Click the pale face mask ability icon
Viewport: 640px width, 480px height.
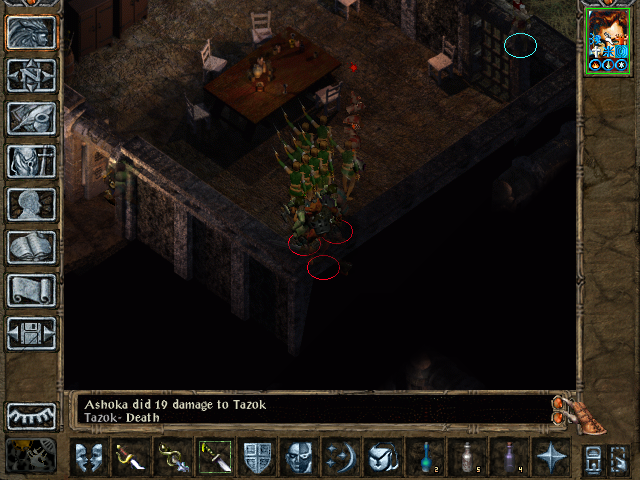pos(299,457)
